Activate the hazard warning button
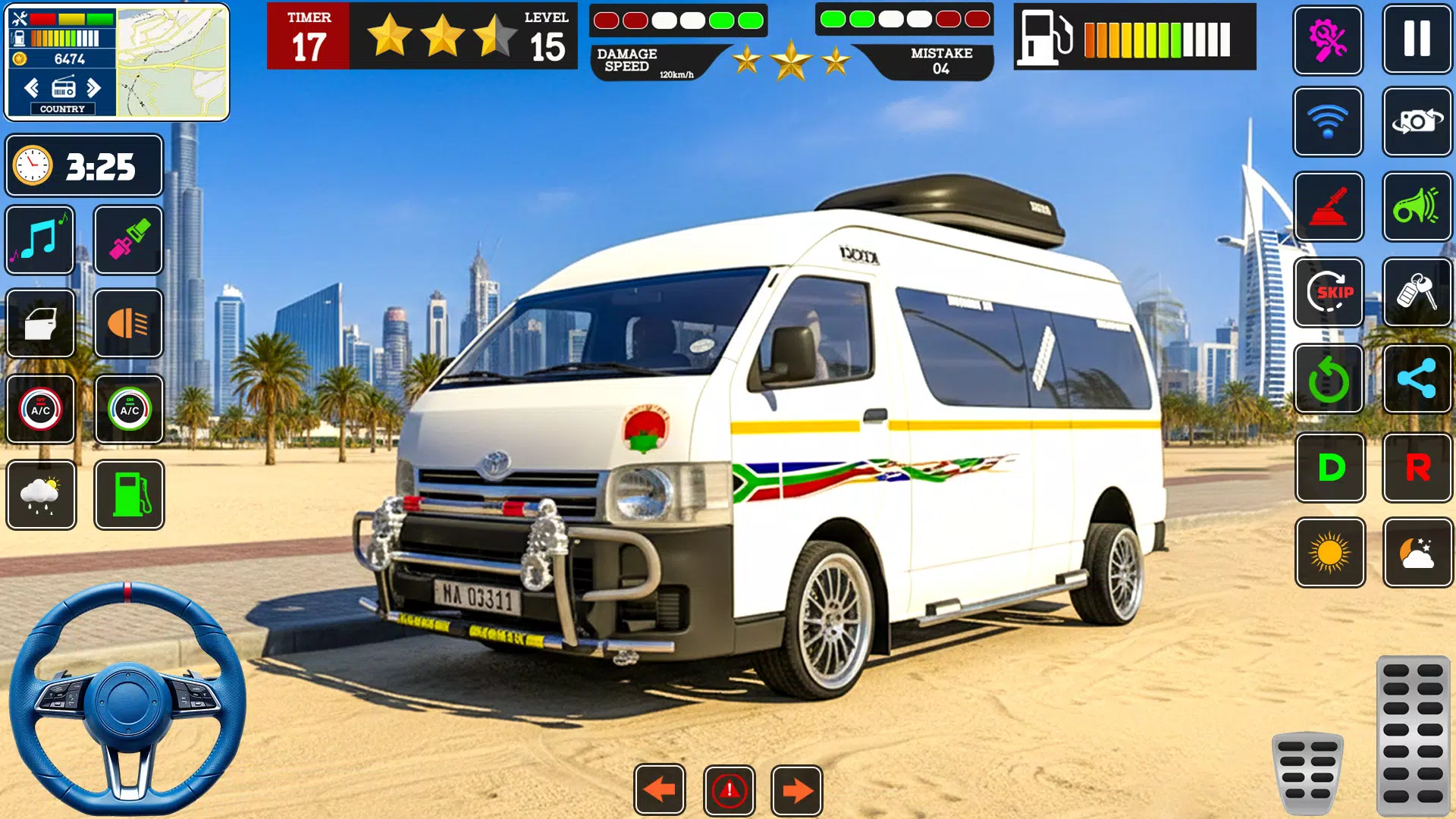Viewport: 1456px width, 819px height. 729,790
